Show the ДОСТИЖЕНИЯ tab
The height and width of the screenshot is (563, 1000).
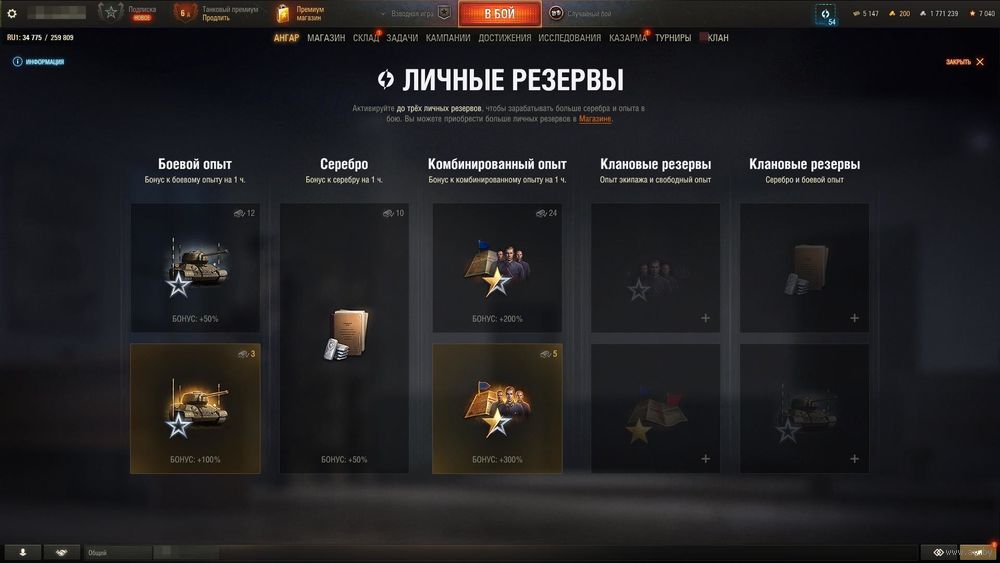505,38
